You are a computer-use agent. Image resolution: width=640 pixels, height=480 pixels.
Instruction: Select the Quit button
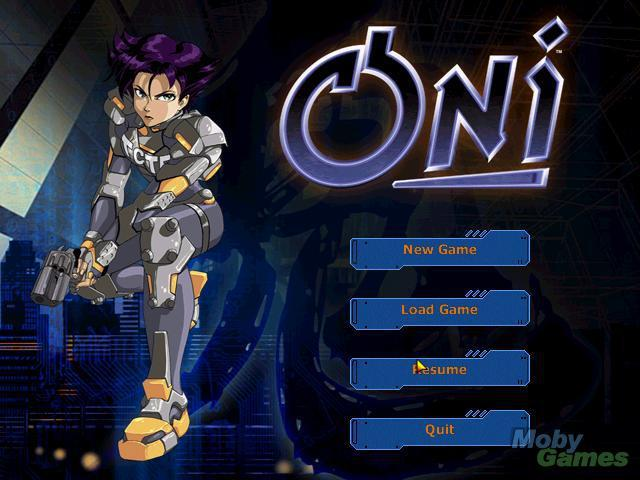439,430
